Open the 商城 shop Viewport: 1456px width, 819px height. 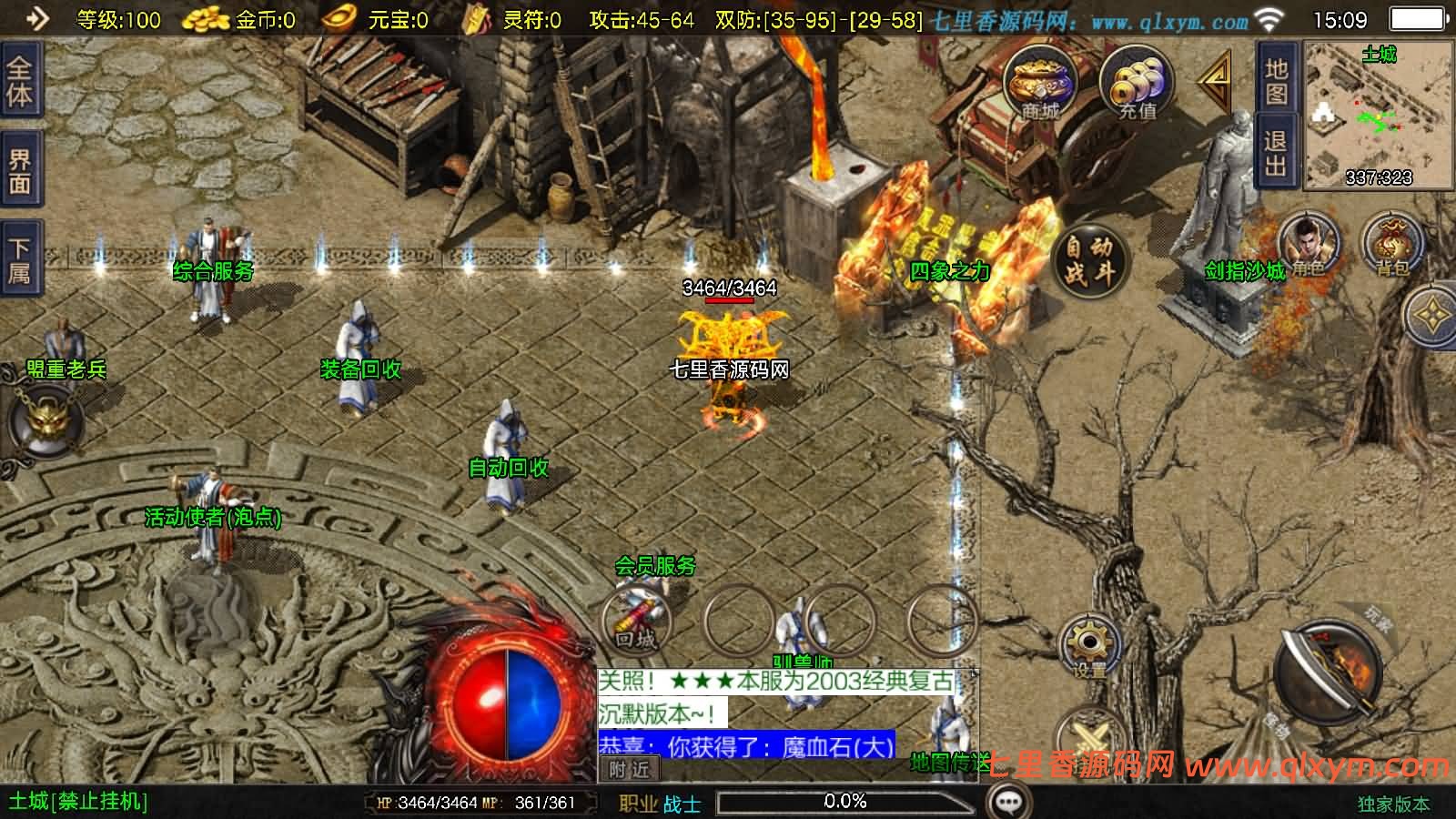[x=1040, y=84]
